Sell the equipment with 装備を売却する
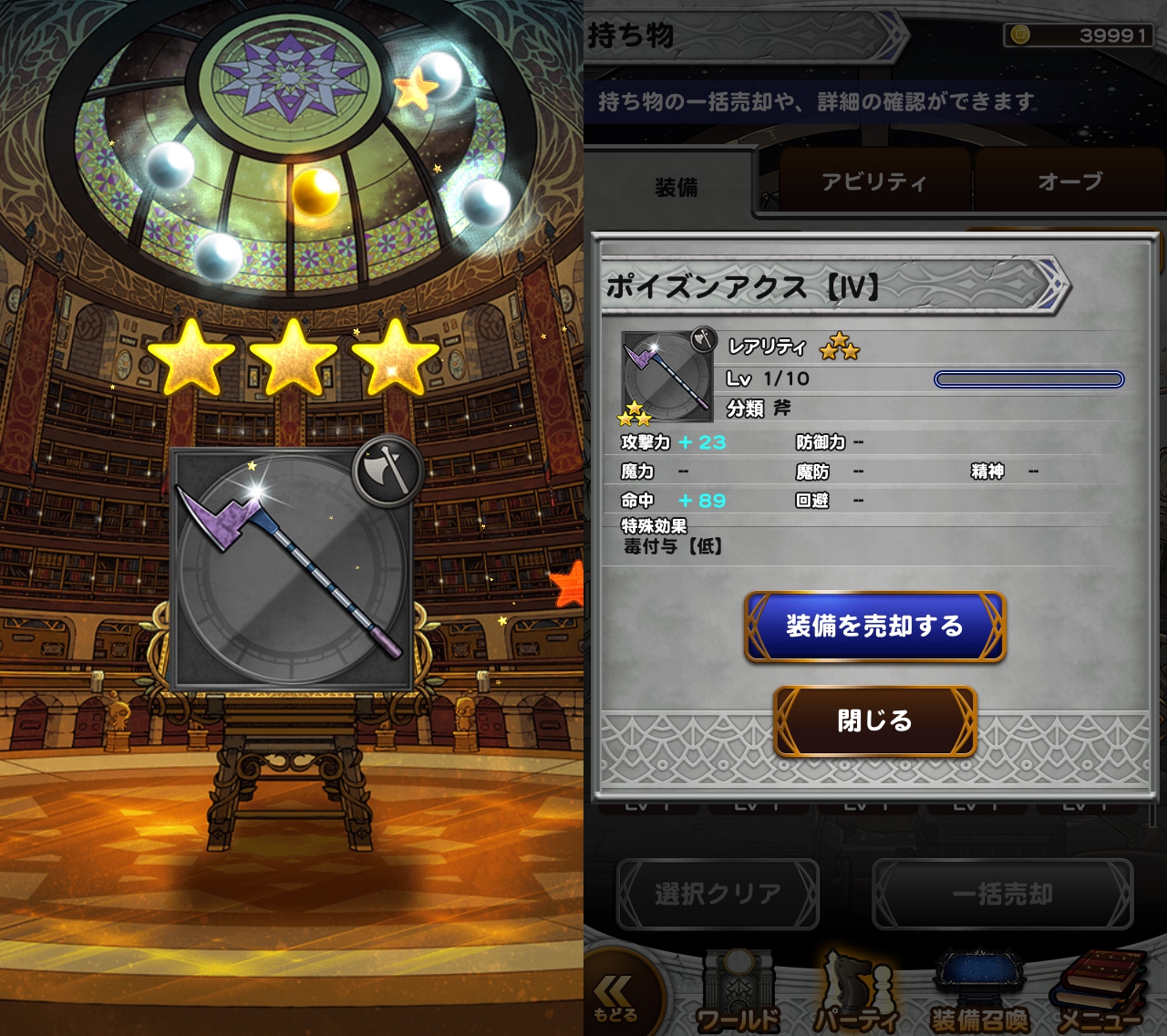Viewport: 1167px width, 1036px height. [x=874, y=627]
